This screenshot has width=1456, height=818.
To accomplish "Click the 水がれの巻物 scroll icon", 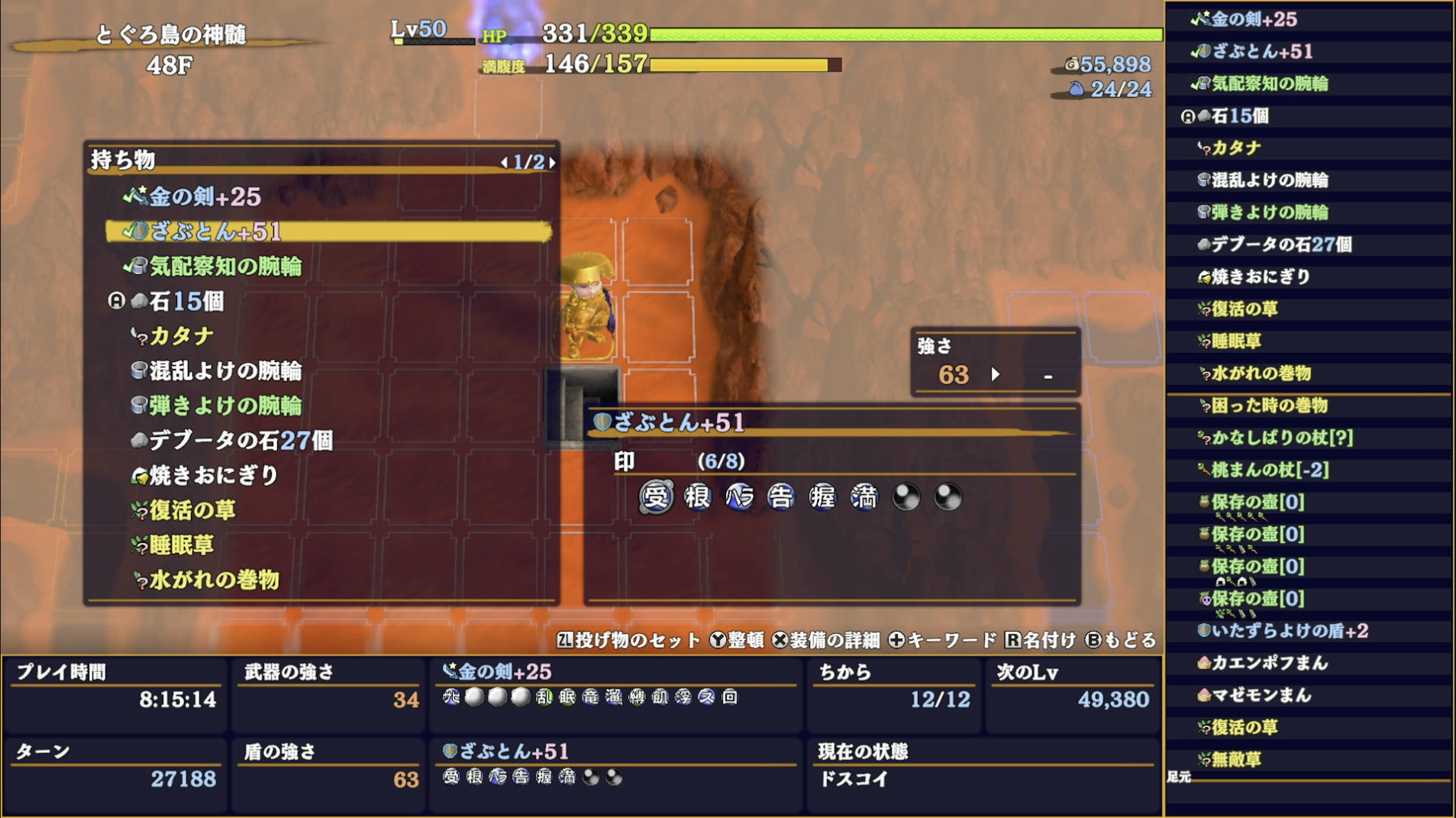I will tap(140, 580).
